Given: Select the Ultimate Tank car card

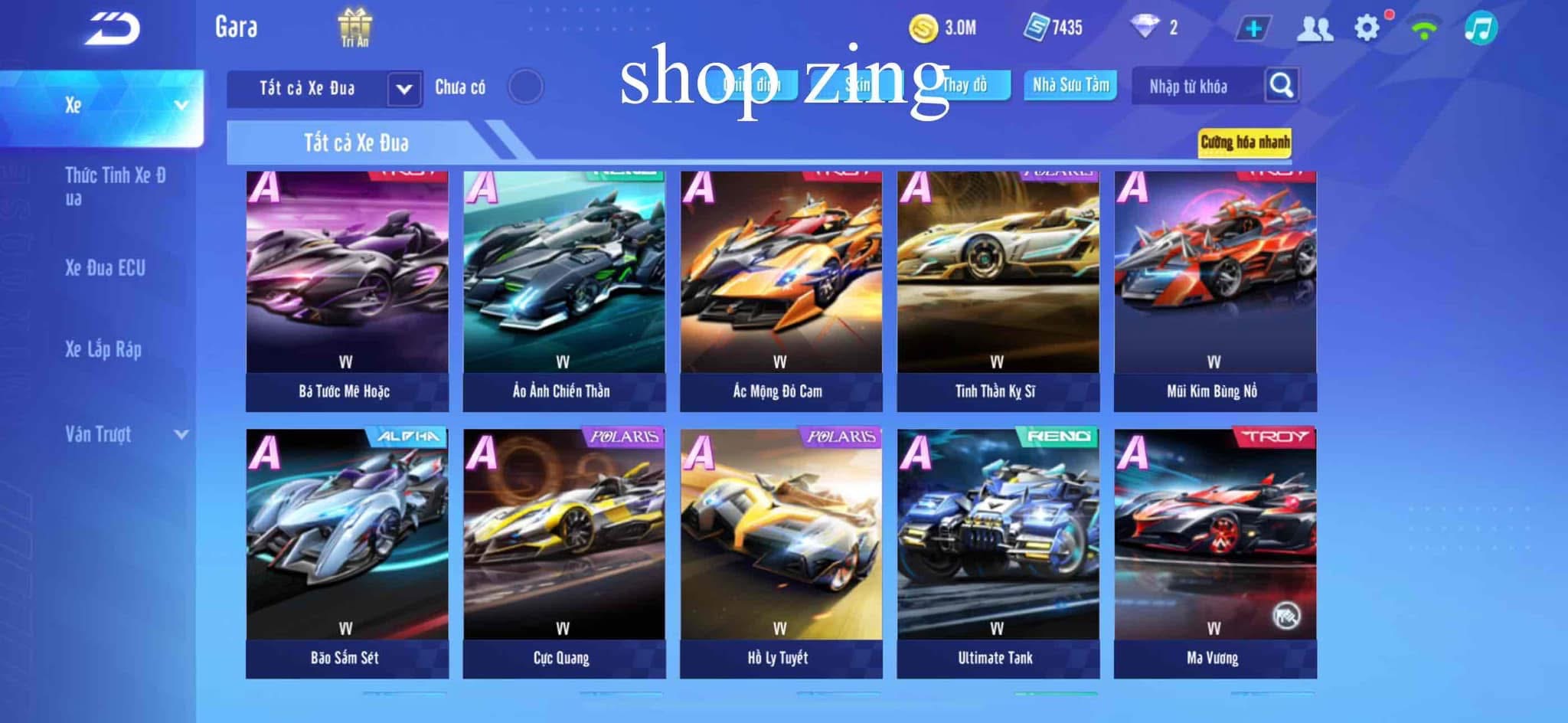Looking at the screenshot, I should click(998, 551).
